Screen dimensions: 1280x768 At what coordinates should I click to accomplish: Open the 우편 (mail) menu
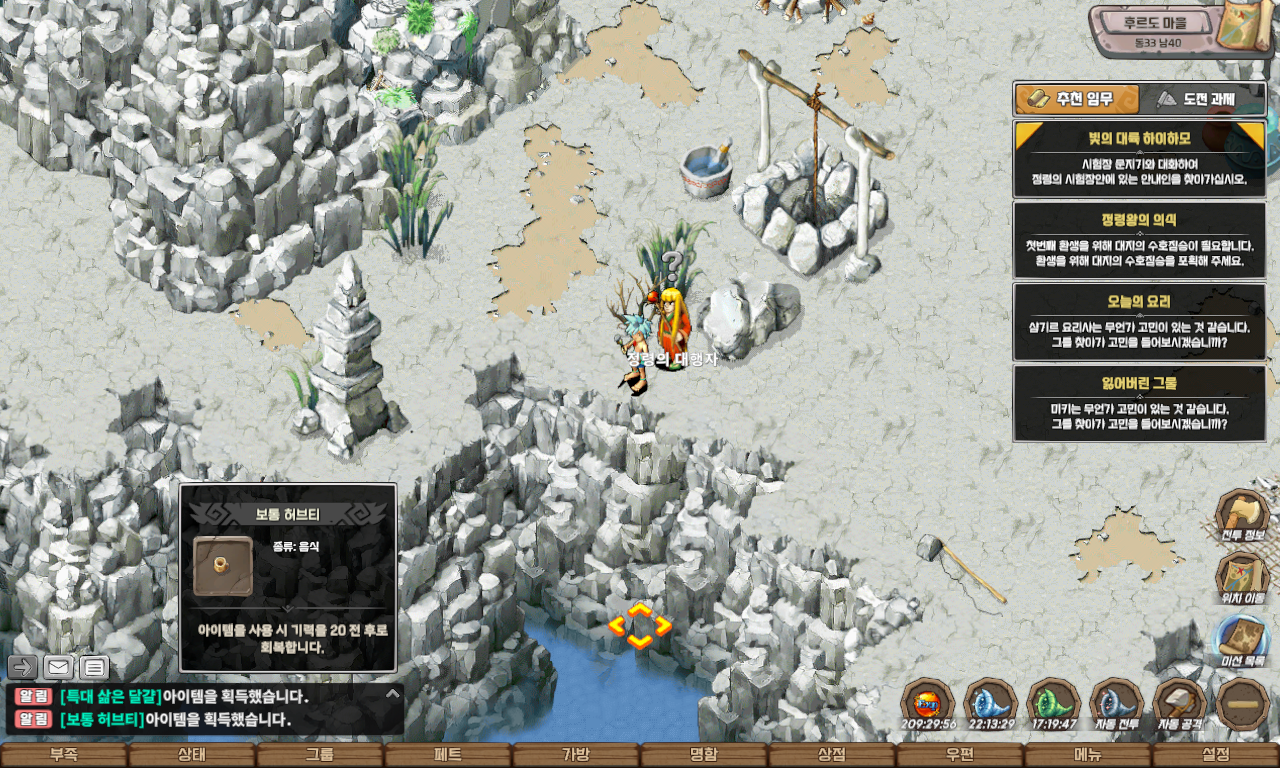tap(960, 756)
